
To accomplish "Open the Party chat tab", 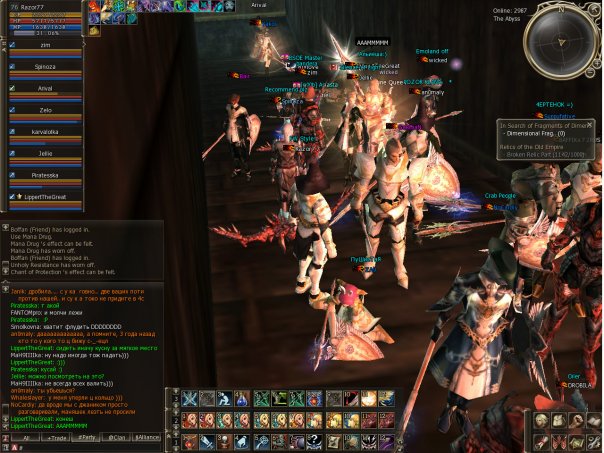I will click(x=88, y=438).
